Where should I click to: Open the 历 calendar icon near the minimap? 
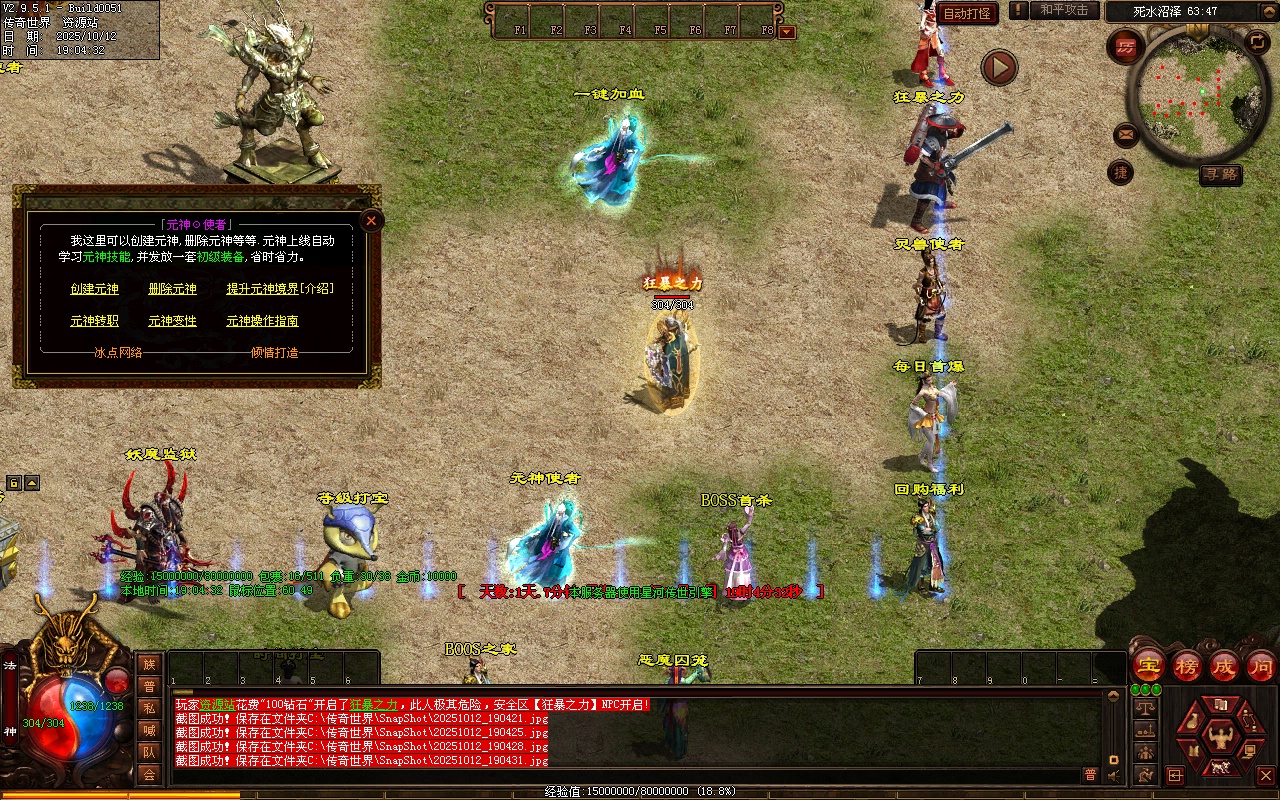pyautogui.click(x=1127, y=47)
